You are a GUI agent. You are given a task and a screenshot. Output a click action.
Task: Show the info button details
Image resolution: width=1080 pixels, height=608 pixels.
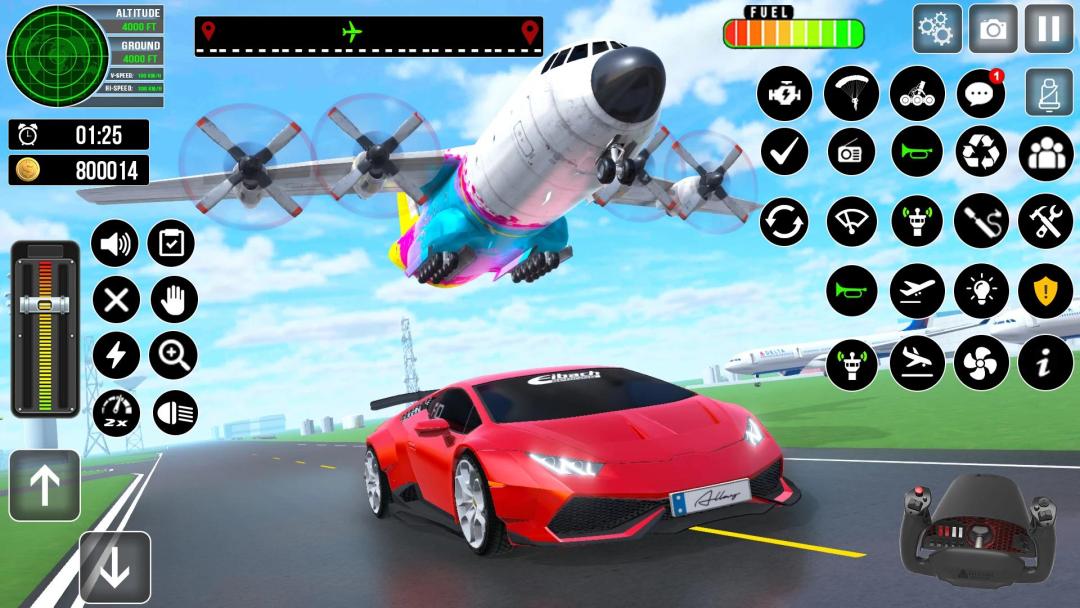click(1045, 362)
